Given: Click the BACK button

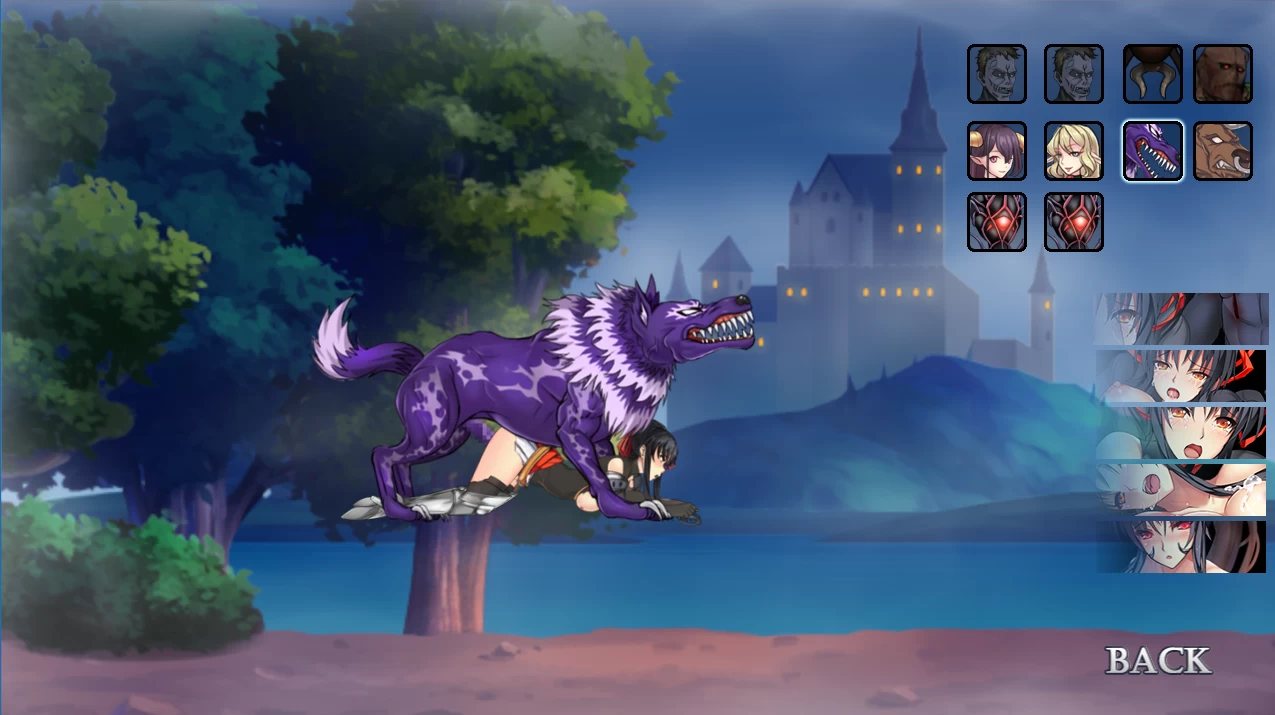Looking at the screenshot, I should 1158,661.
